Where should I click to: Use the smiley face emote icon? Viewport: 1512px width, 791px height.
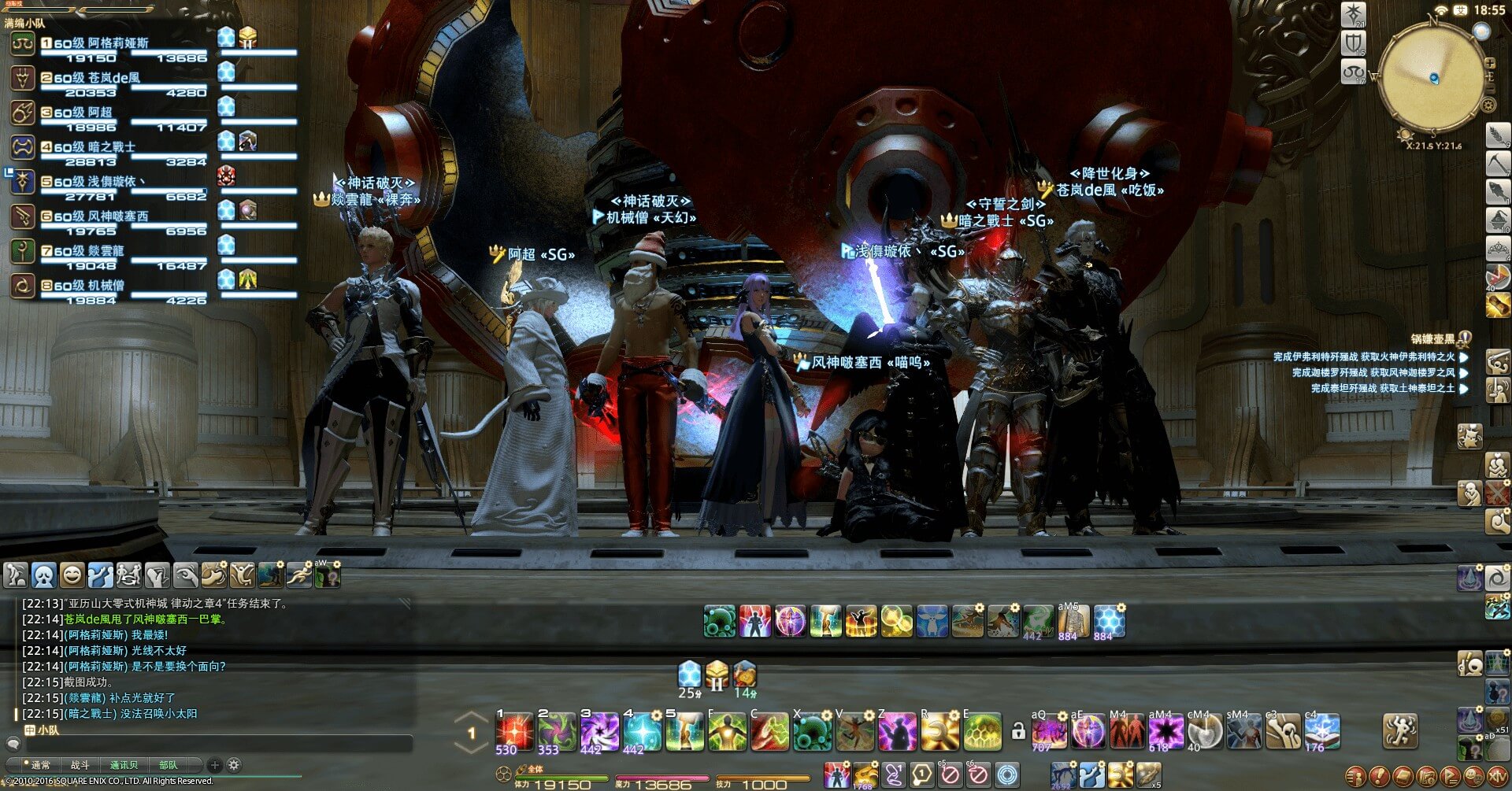(72, 575)
